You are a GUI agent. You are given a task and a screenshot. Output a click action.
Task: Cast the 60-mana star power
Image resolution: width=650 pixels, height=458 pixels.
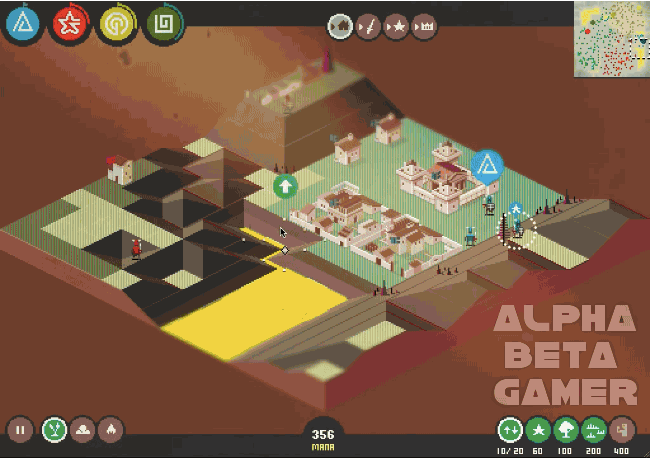coord(538,430)
